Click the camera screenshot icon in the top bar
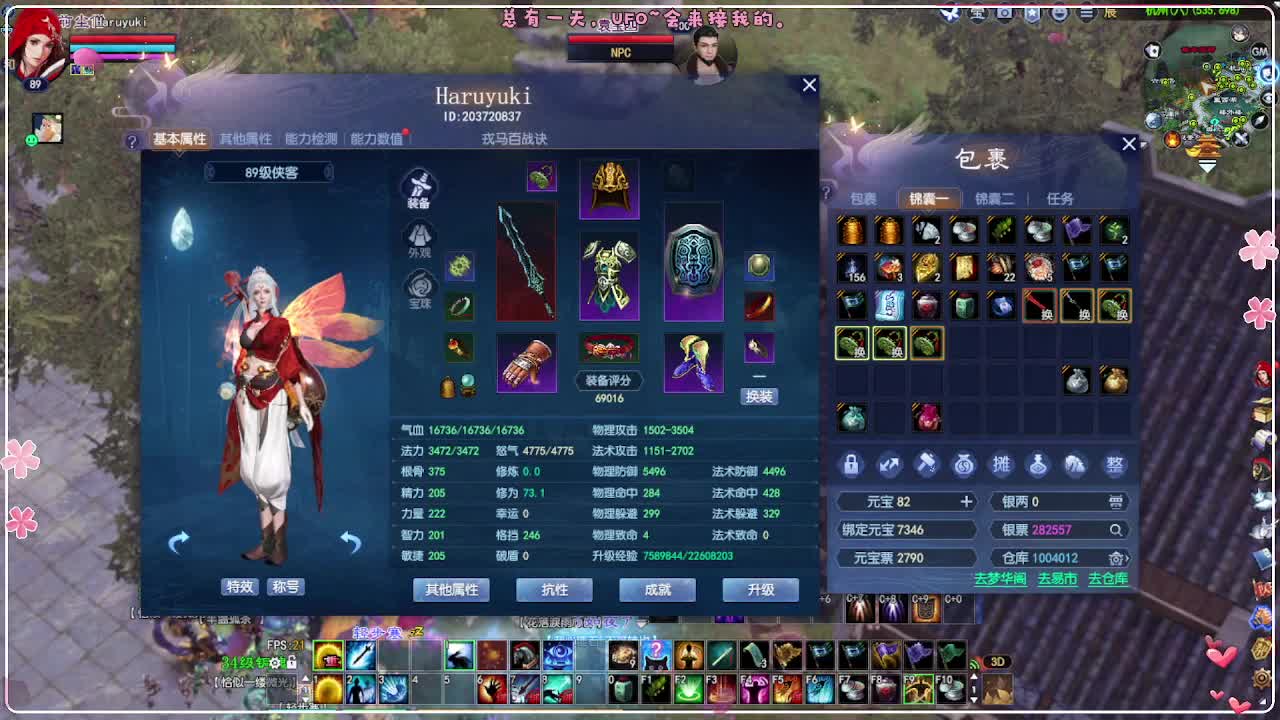Screen dimensions: 1280x720 click(1004, 15)
